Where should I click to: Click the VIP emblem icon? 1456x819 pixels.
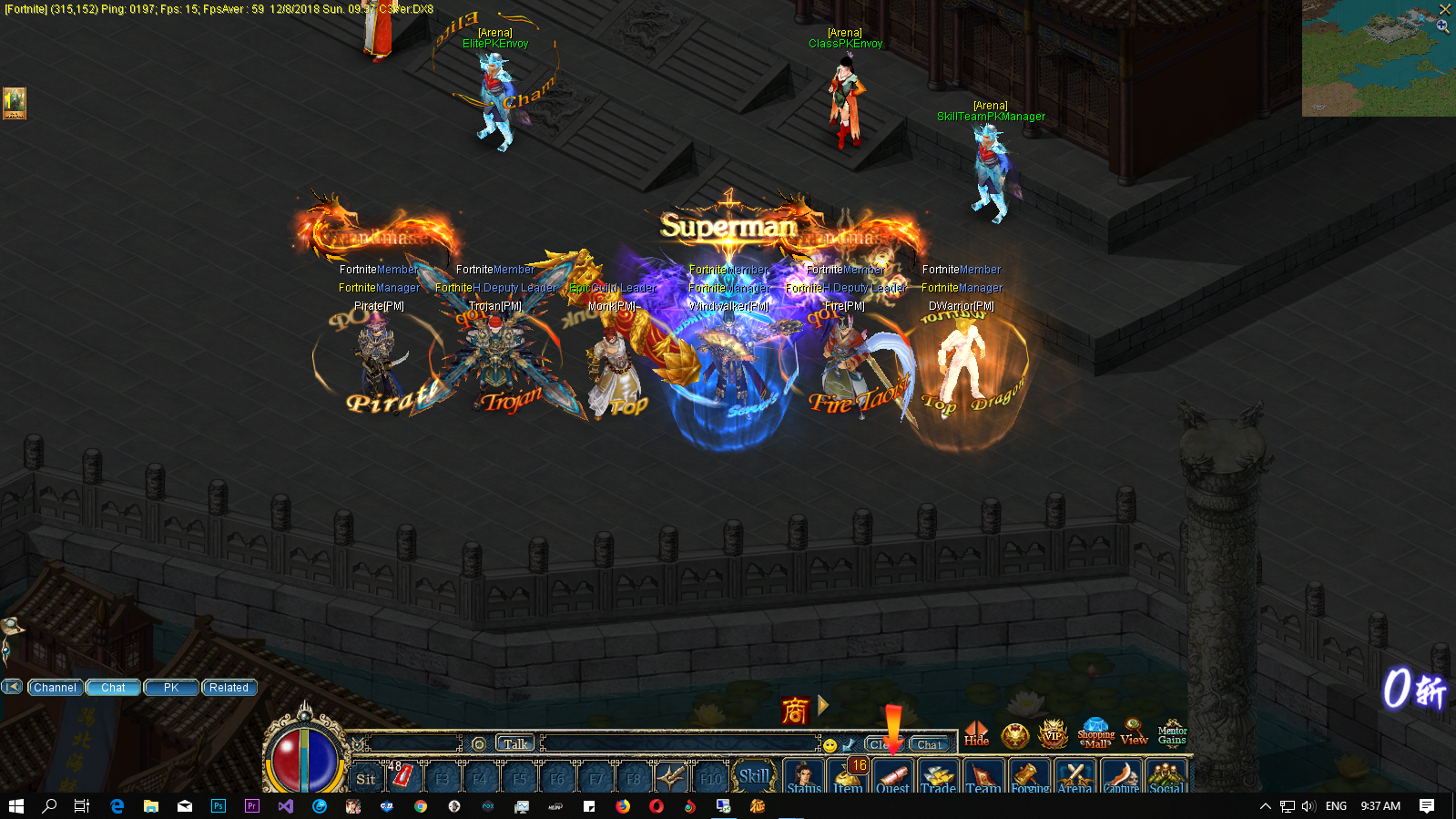[1054, 734]
